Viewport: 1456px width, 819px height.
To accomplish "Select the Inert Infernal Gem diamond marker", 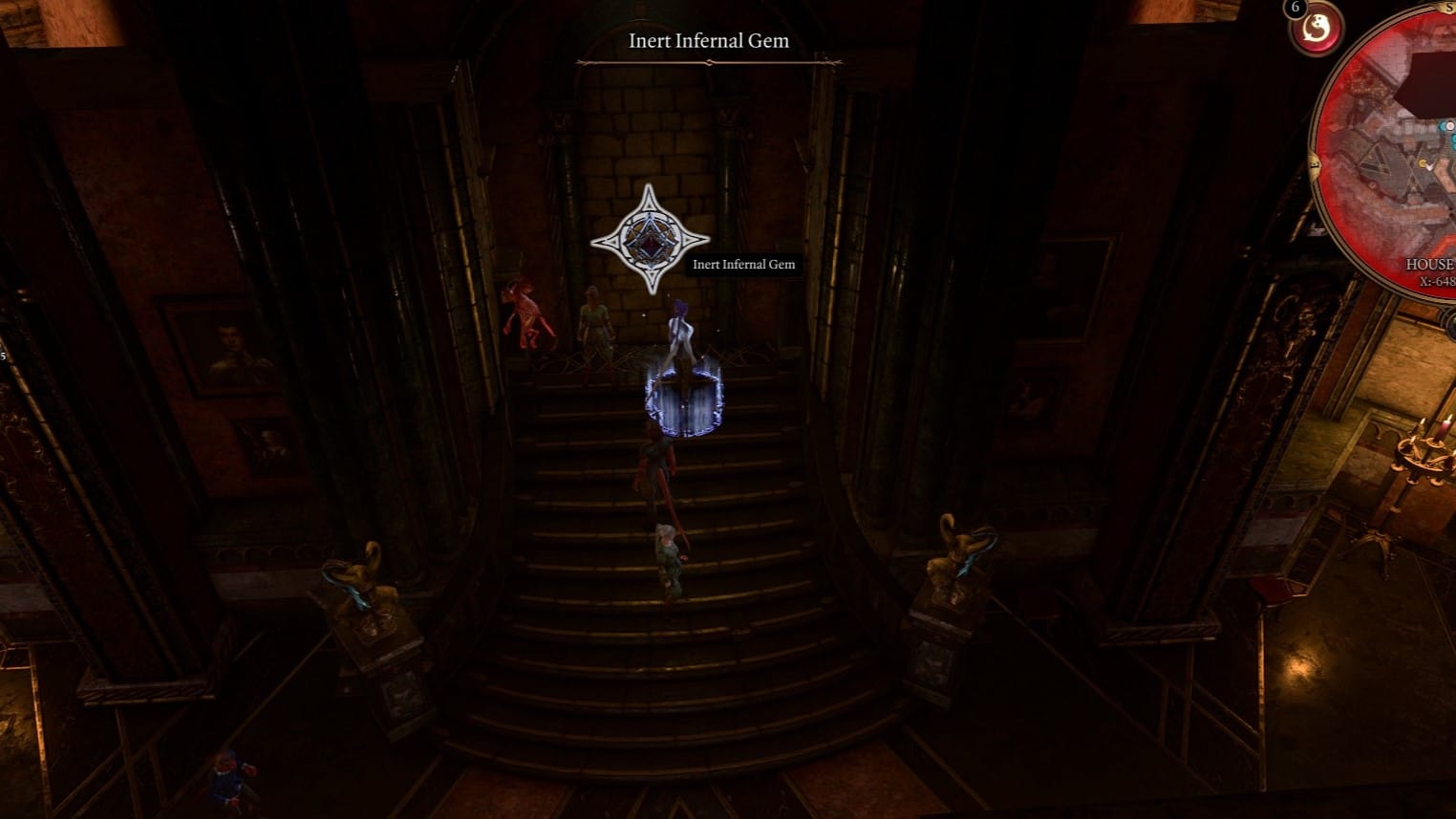I will 650,239.
